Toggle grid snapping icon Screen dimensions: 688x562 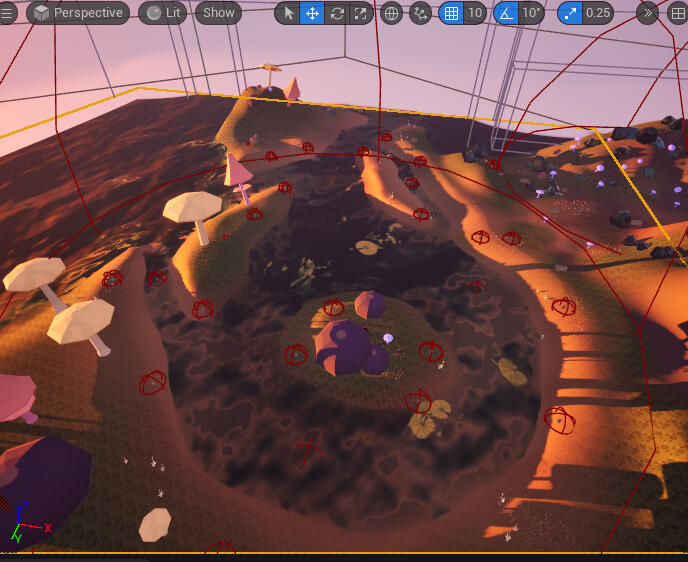(451, 13)
